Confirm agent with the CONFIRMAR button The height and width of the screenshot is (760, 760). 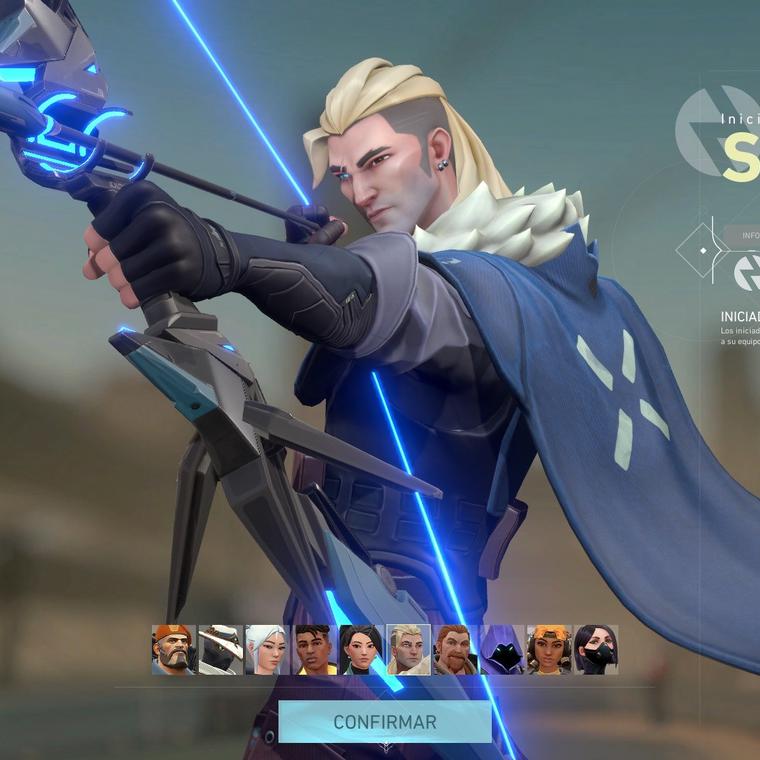385,721
